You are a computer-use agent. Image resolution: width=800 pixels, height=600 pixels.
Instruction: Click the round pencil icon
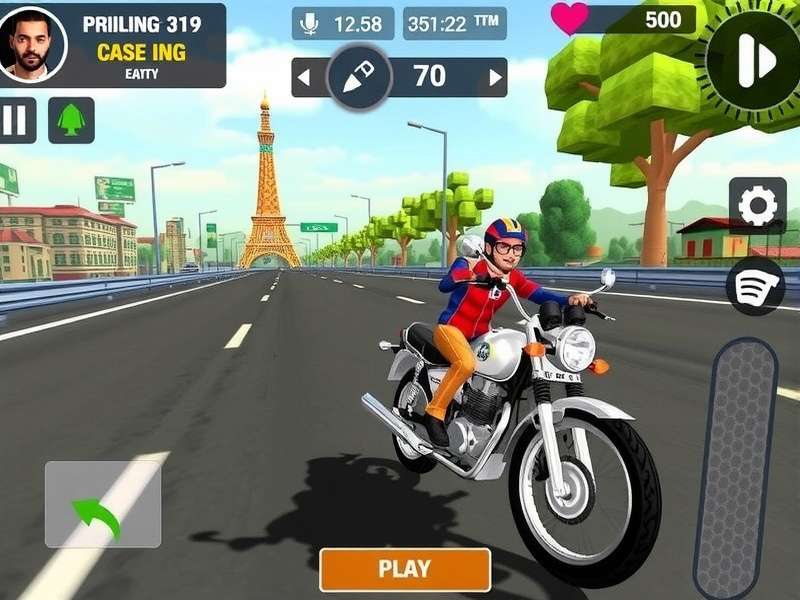coord(357,78)
